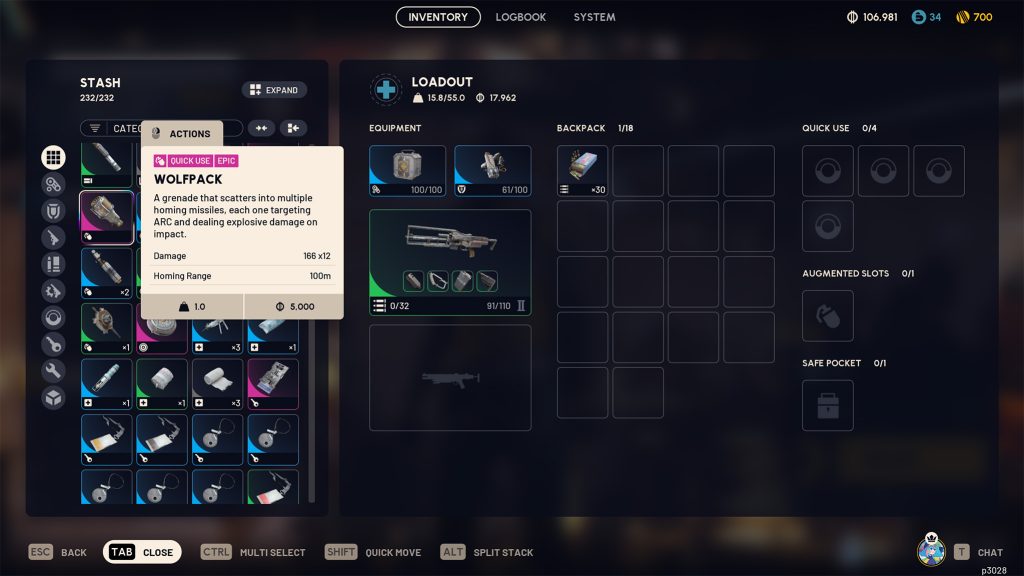Click the empty Safe Pocket slot
The height and width of the screenshot is (576, 1024).
click(x=827, y=405)
